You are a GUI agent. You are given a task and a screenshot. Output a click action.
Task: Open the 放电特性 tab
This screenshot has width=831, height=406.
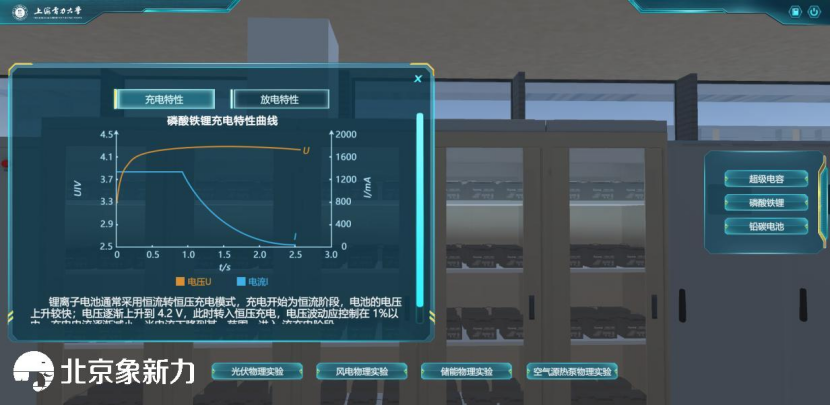point(280,99)
